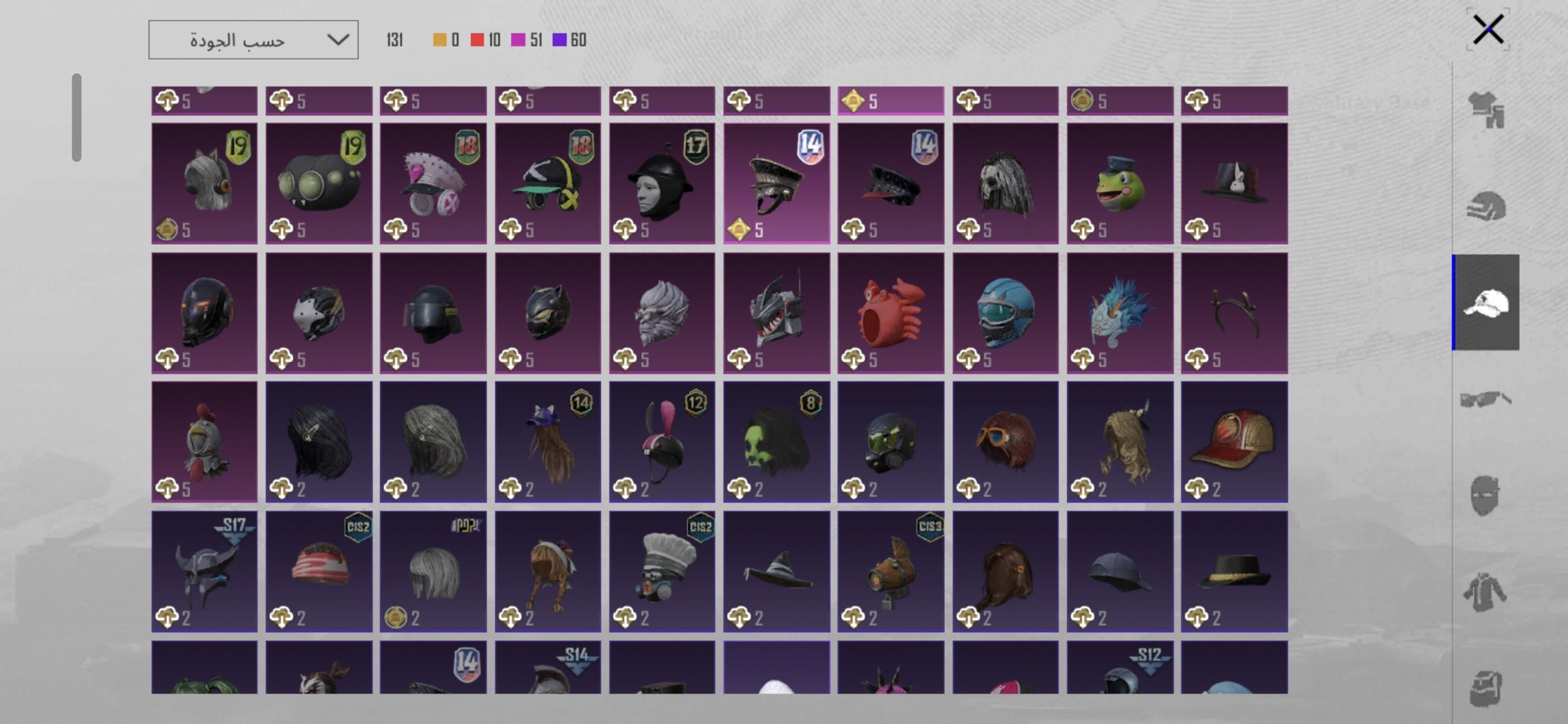This screenshot has width=1568, height=724.
Task: Select the S17 horned helmet item
Action: [204, 572]
